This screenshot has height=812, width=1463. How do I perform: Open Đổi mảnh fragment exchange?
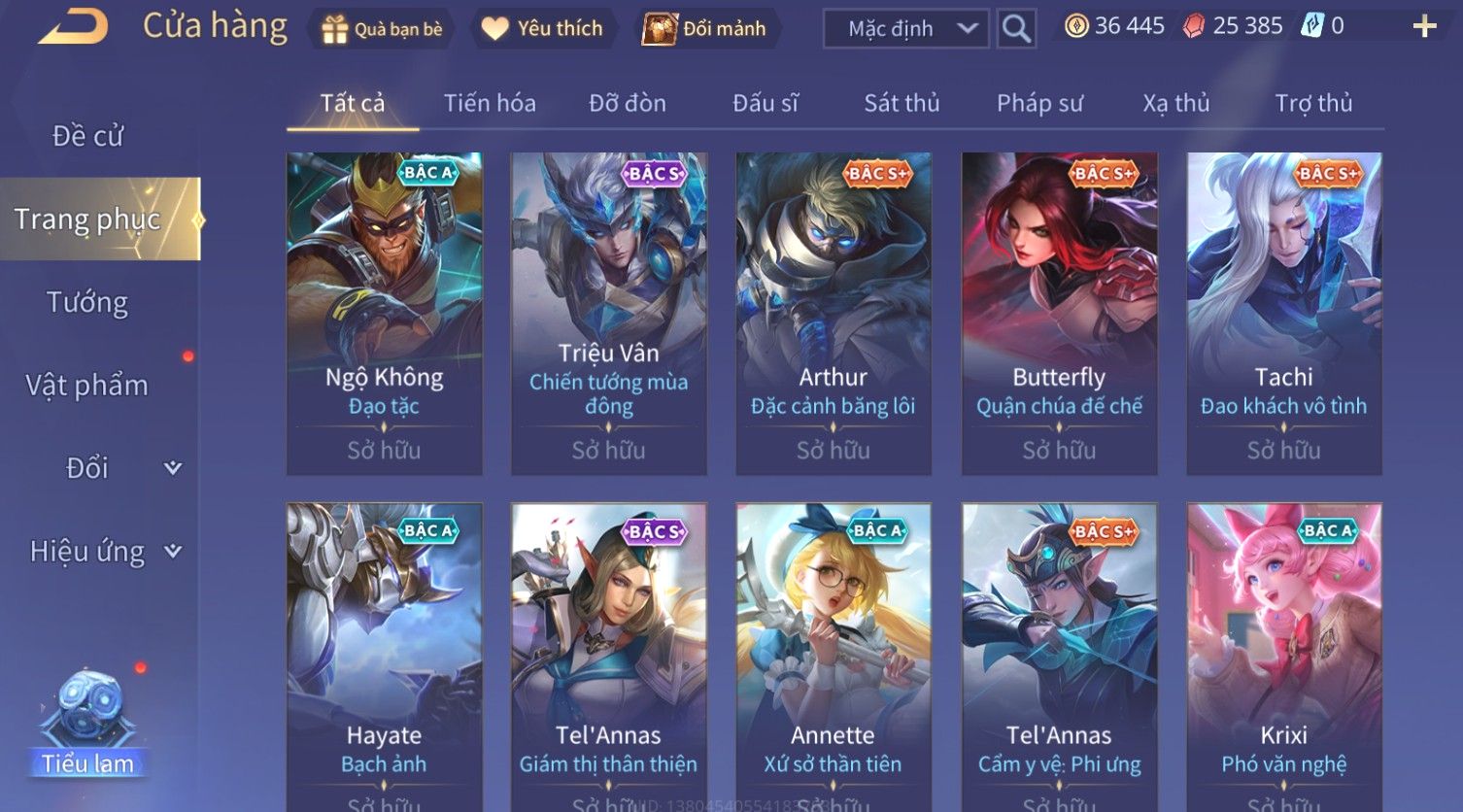pos(704,29)
